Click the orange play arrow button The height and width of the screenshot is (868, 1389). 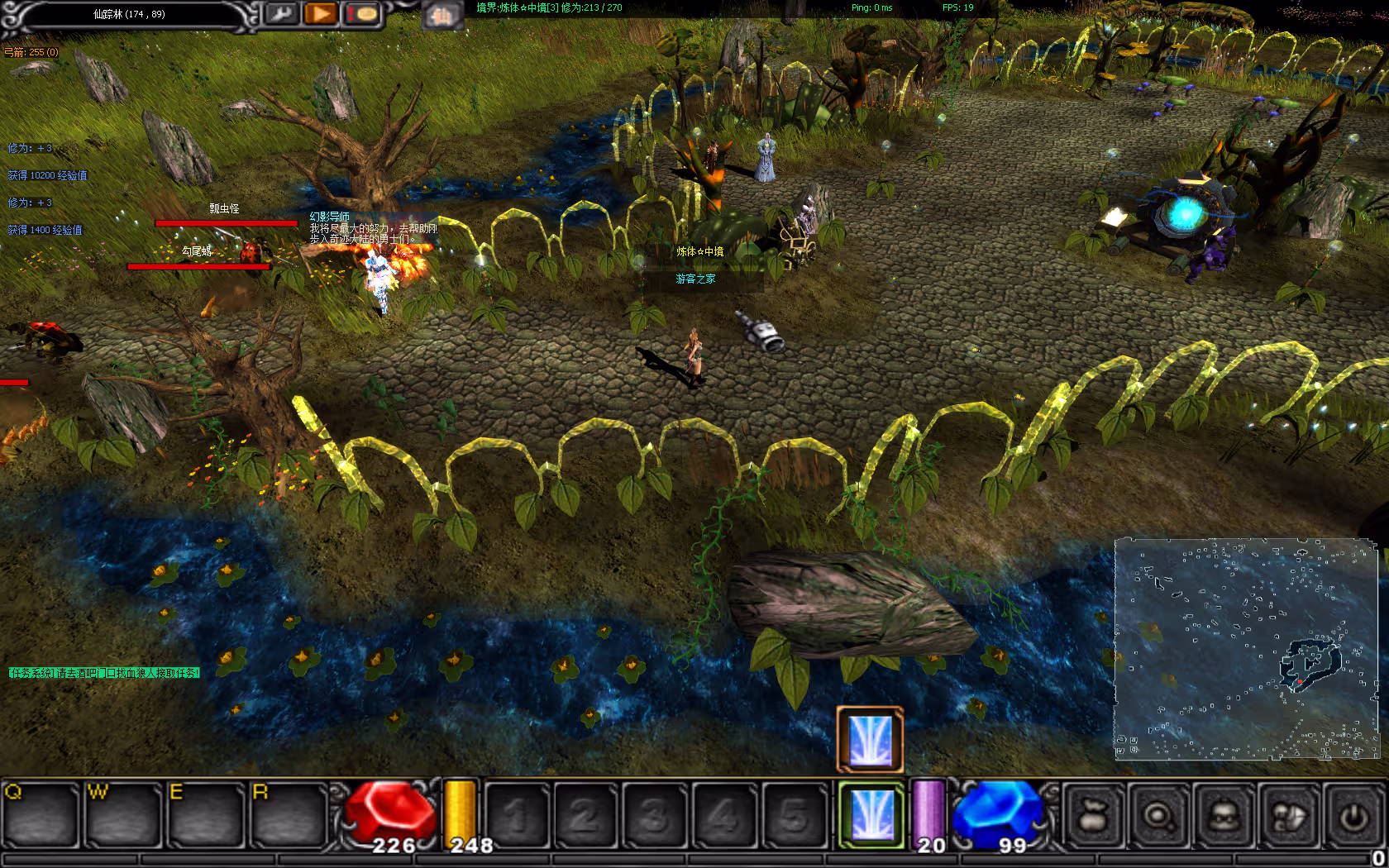320,14
